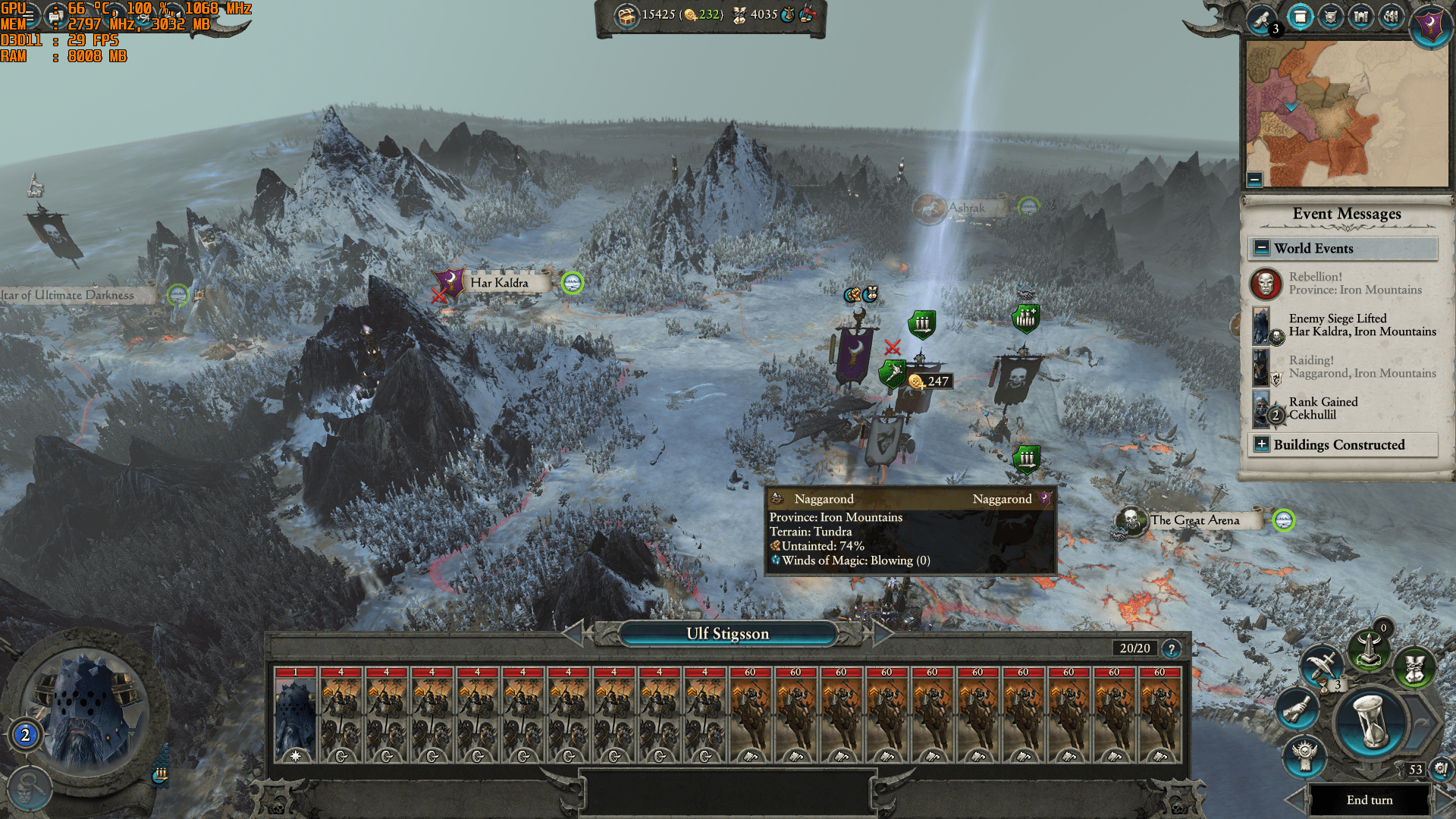Open diplomacy with the scroll-in-hand button
The height and width of the screenshot is (819, 1456).
[x=1298, y=709]
